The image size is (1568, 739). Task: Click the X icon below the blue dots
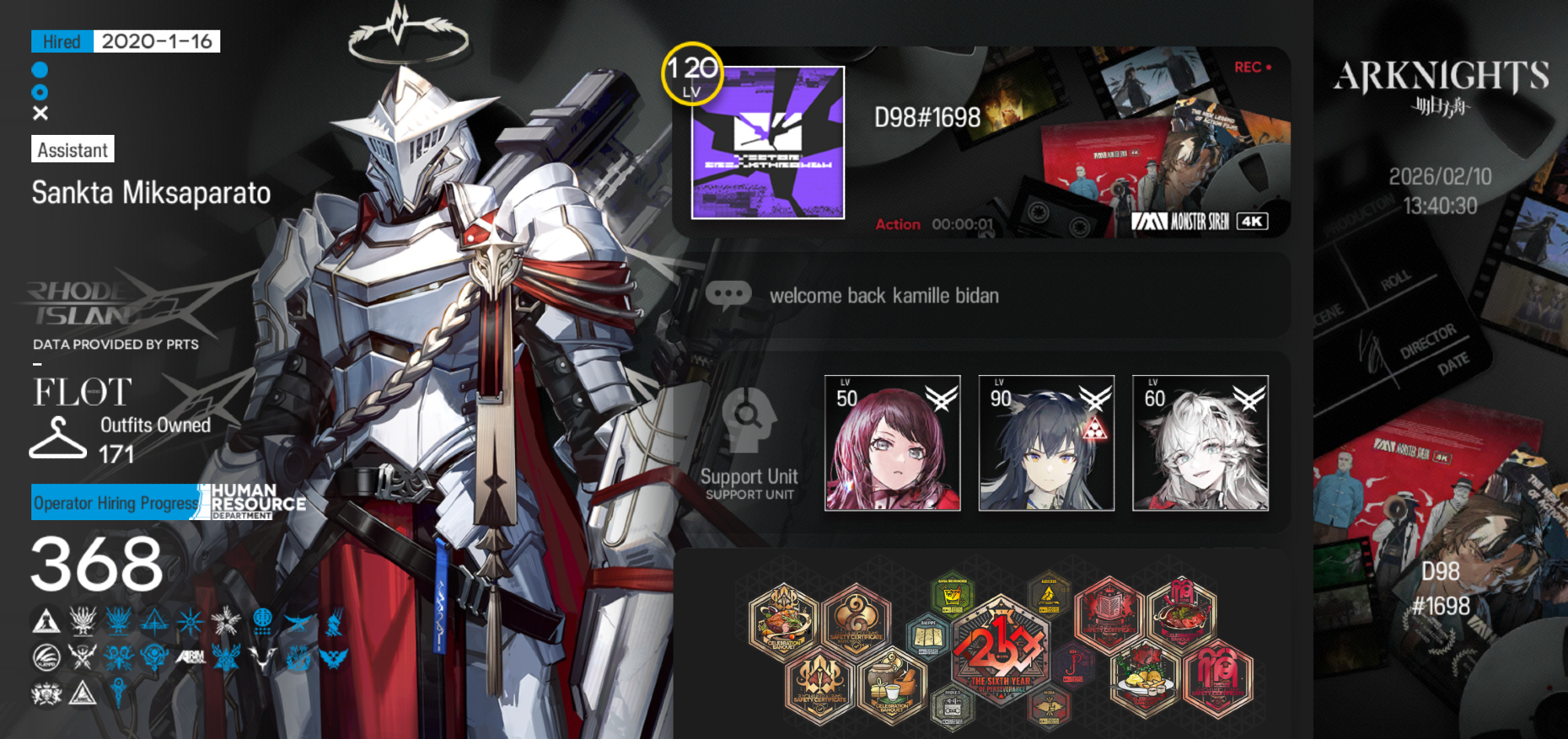point(41,113)
